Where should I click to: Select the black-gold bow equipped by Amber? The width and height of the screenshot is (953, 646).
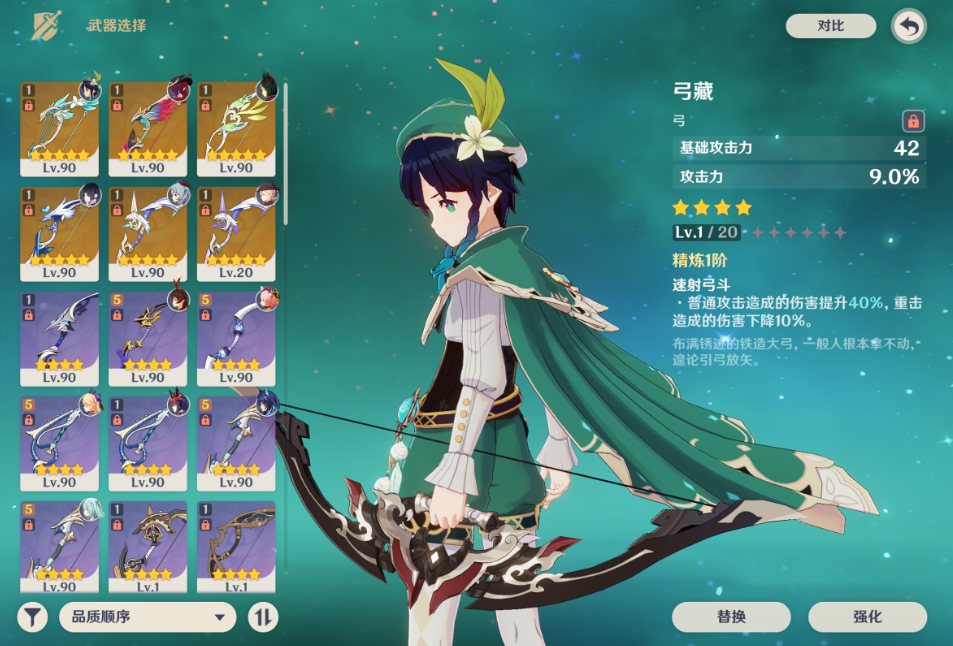click(147, 338)
